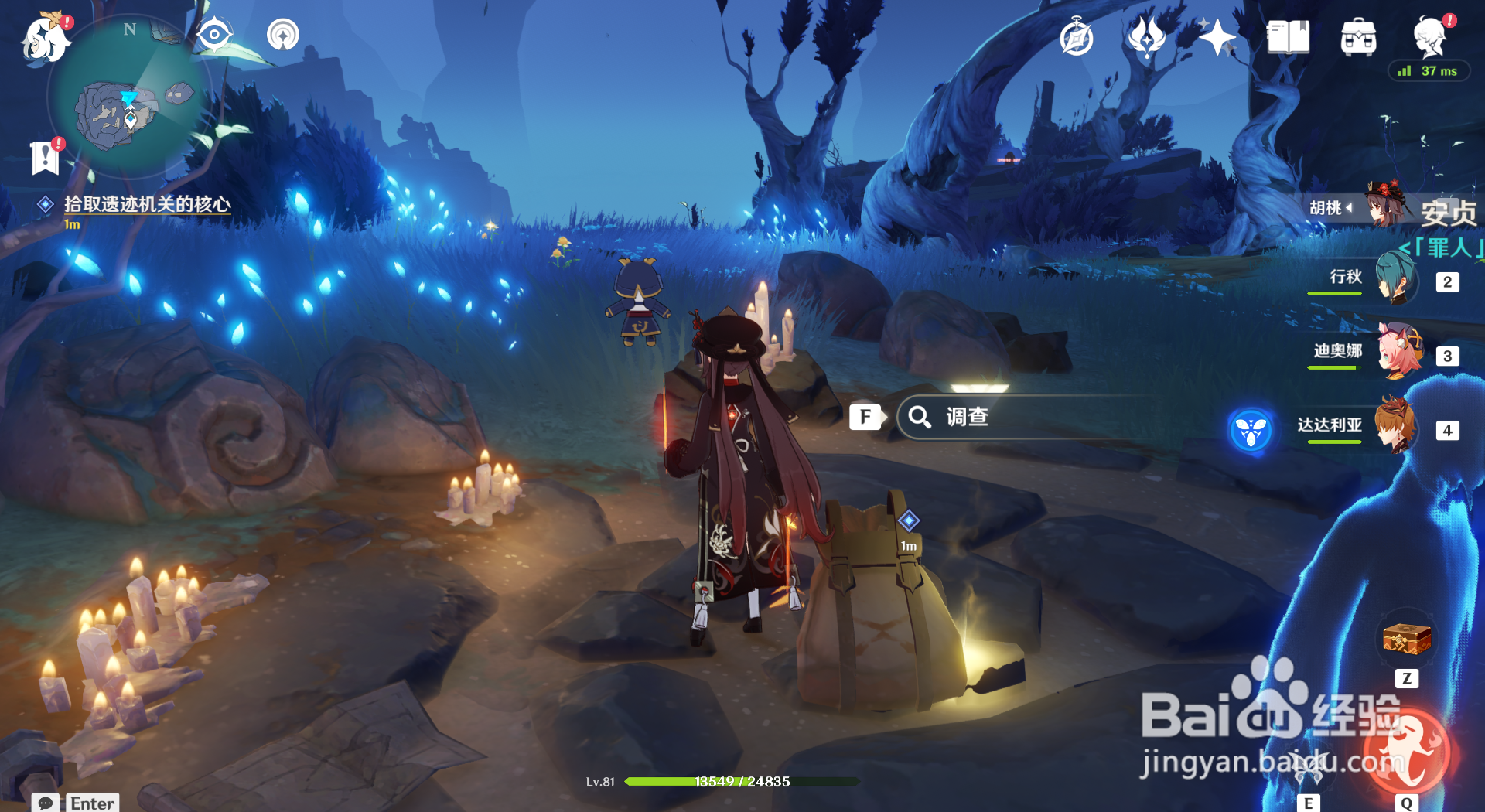The height and width of the screenshot is (812, 1485).
Task: Activate Hu Tao's elemental burst
Action: point(1405,754)
